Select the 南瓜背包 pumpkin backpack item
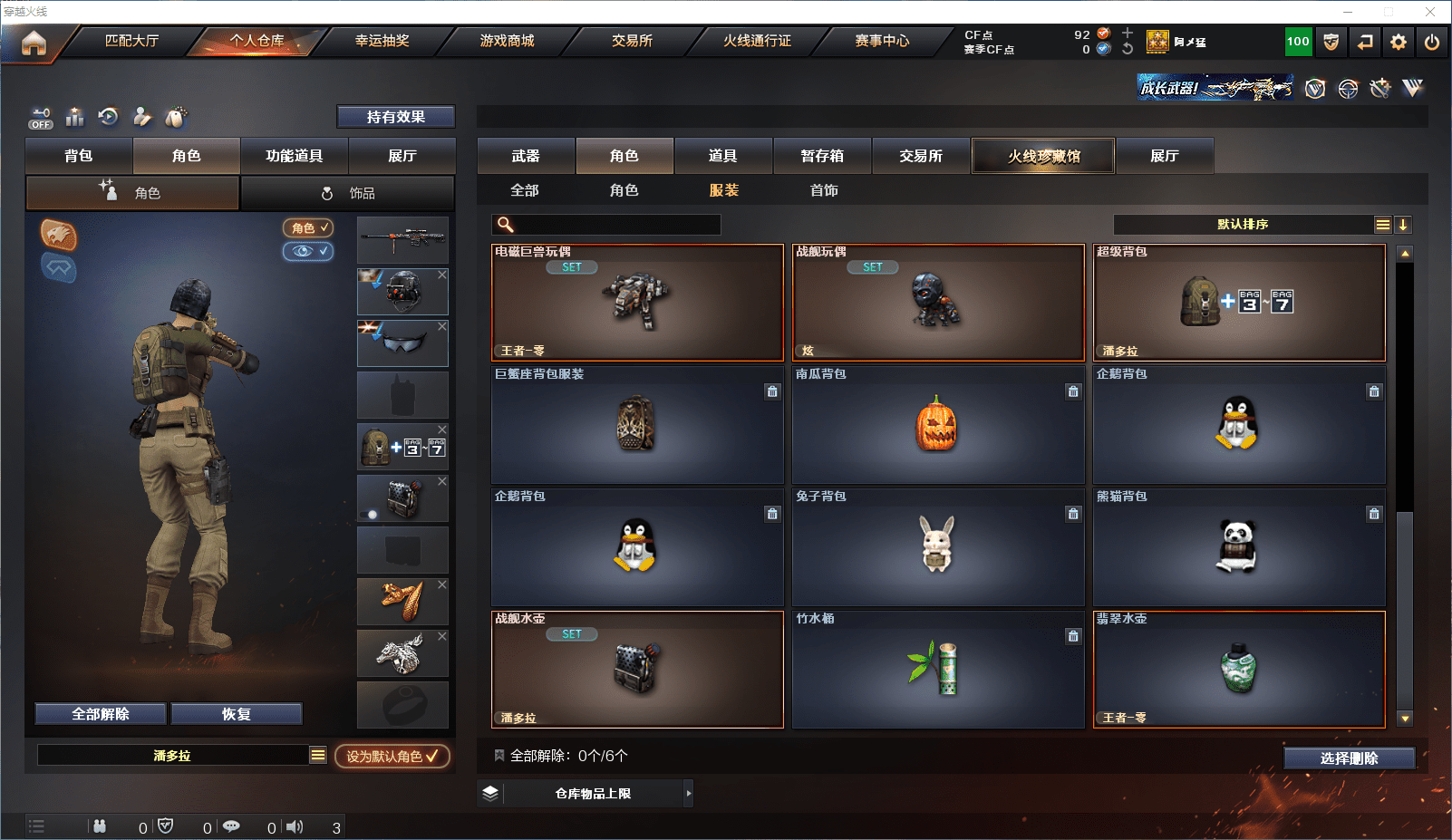 [x=937, y=424]
